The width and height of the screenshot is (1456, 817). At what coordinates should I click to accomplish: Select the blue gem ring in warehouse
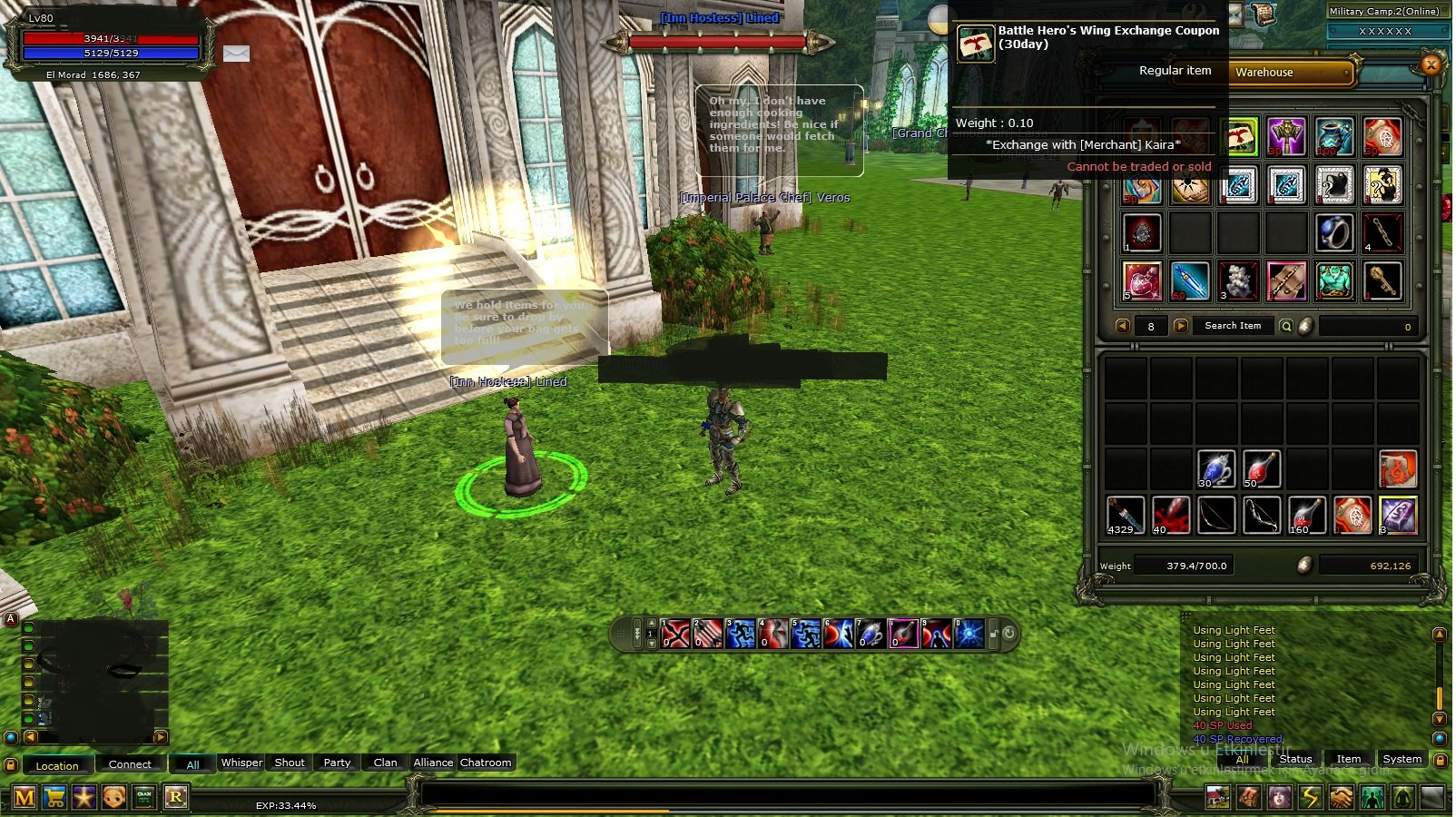(1334, 233)
